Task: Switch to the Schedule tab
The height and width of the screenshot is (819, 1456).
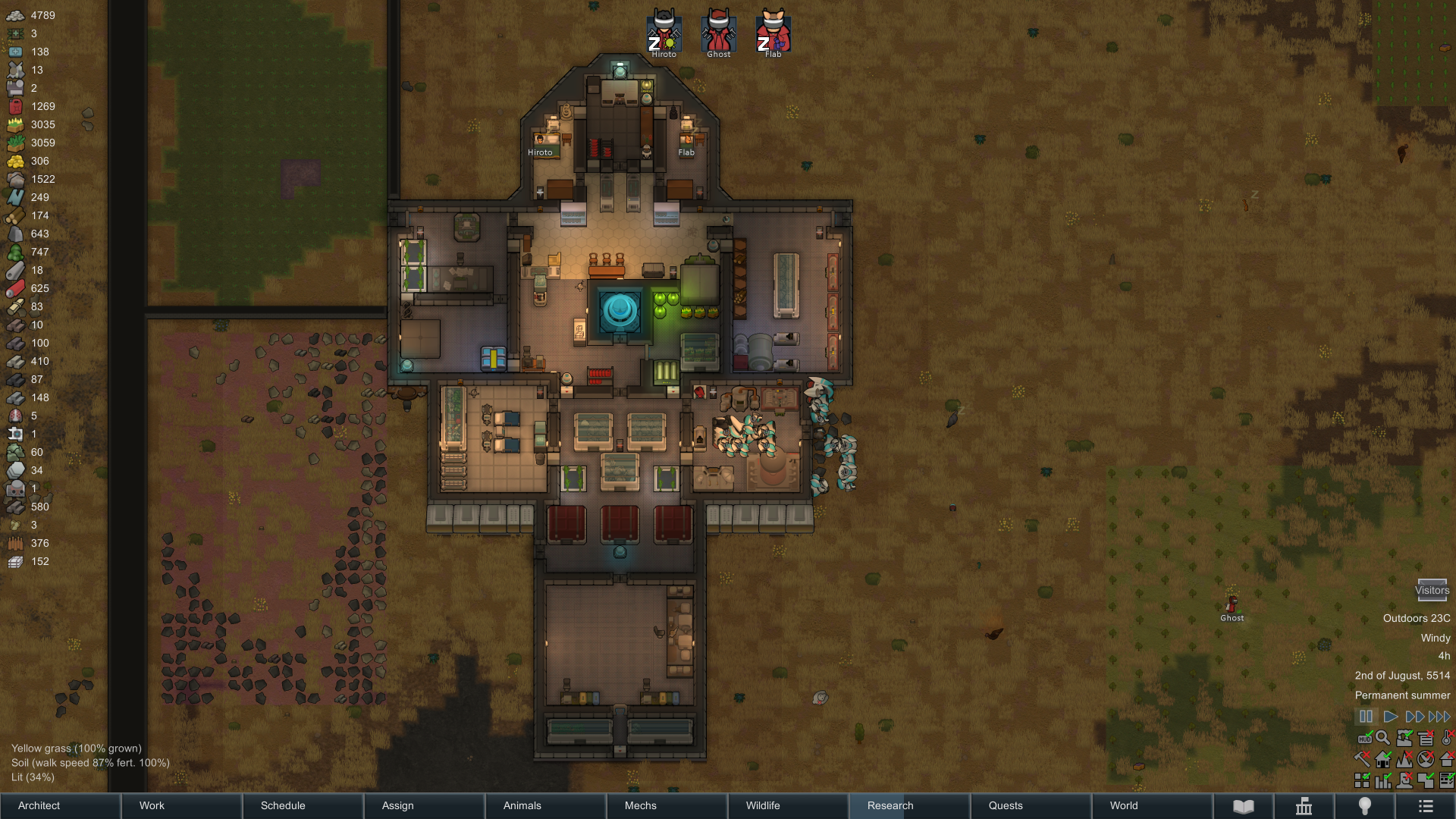Action: click(x=303, y=805)
